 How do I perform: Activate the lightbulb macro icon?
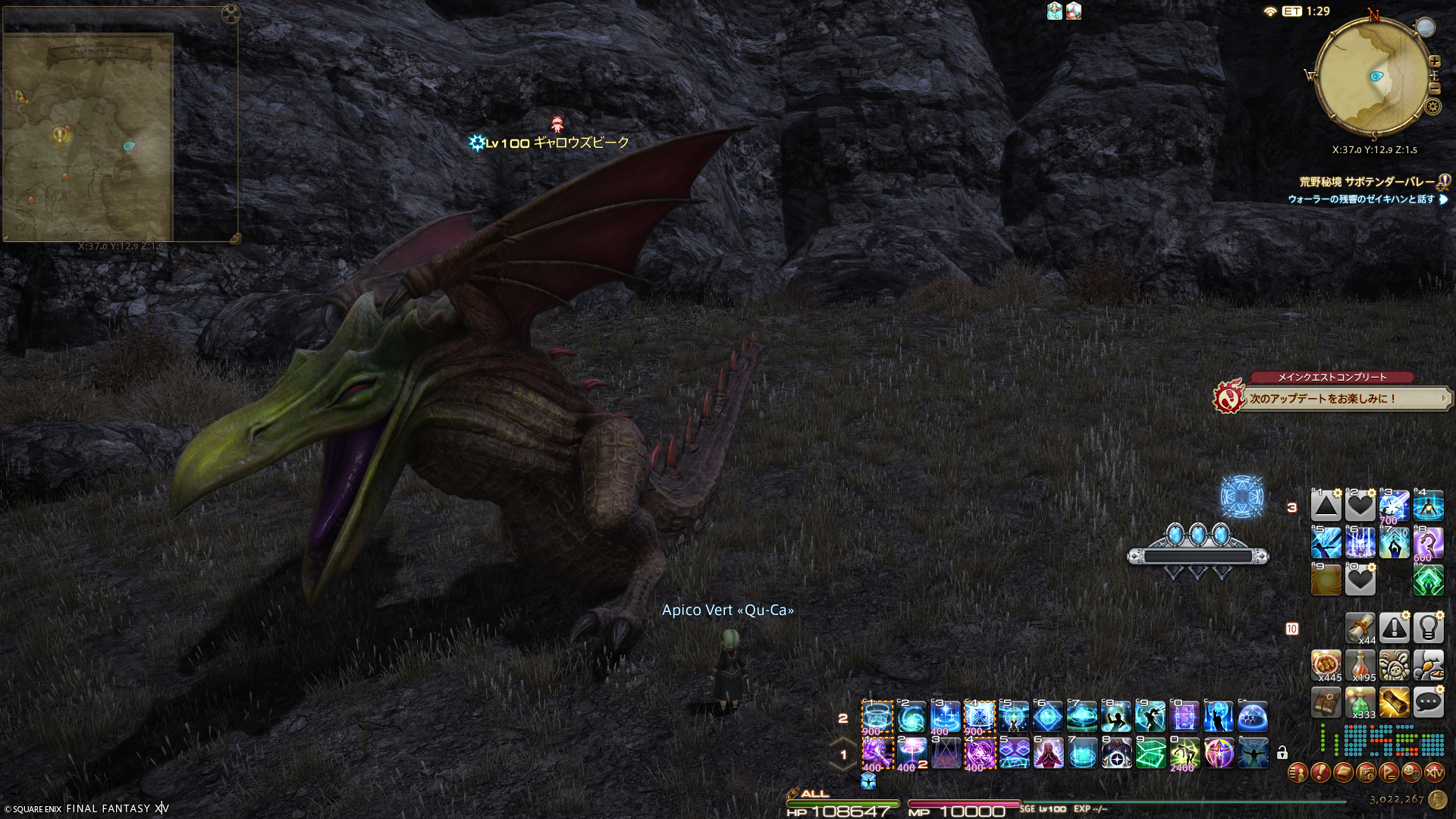(x=1429, y=628)
